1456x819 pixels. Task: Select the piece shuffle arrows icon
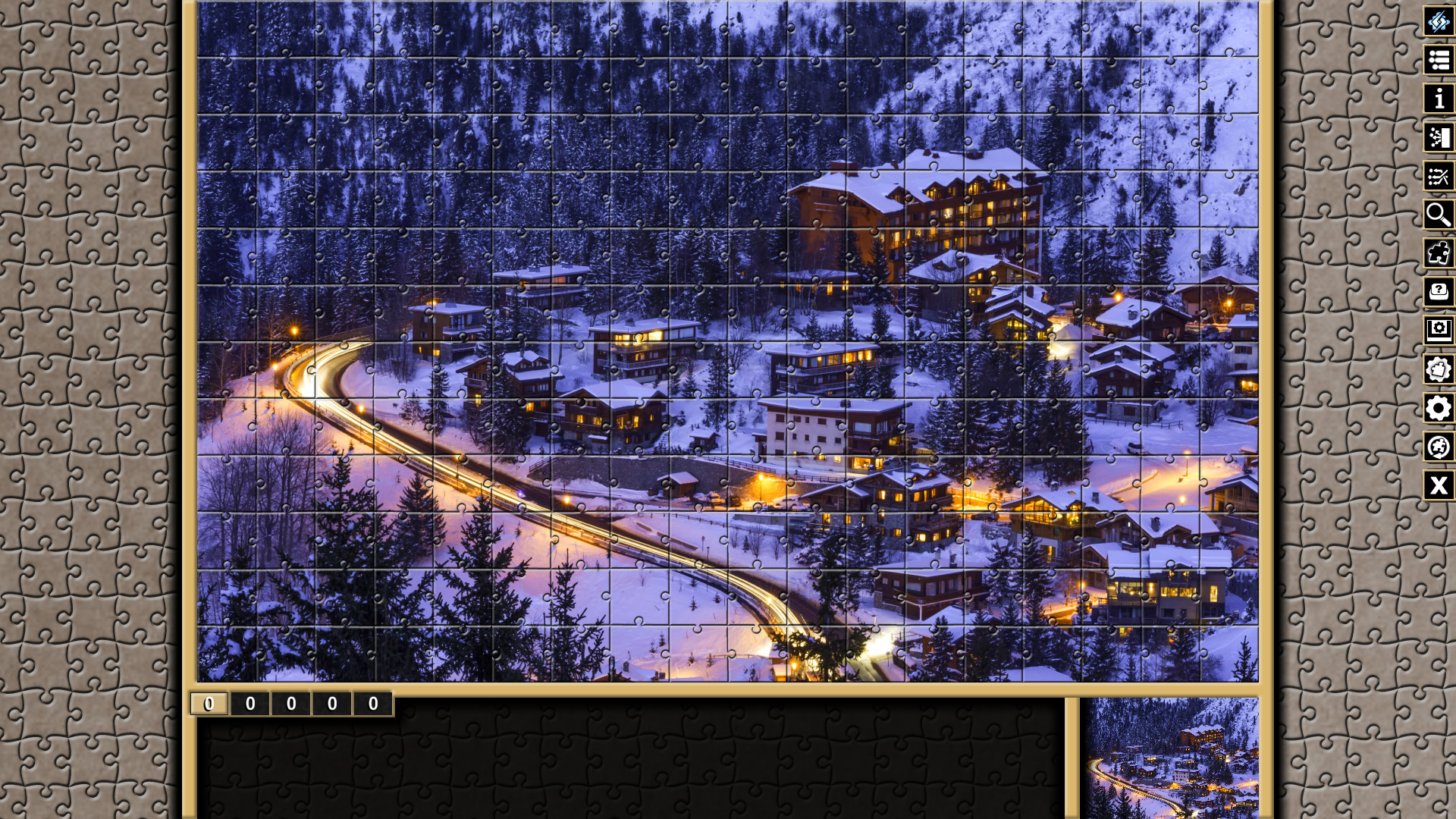coord(1439,177)
